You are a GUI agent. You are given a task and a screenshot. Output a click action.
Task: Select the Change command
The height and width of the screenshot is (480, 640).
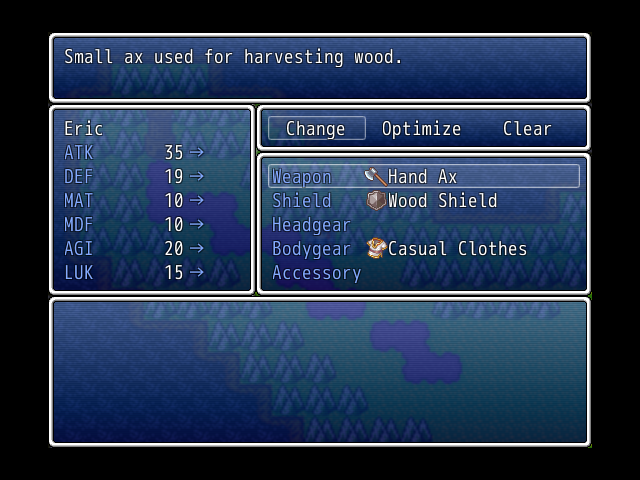pyautogui.click(x=315, y=129)
